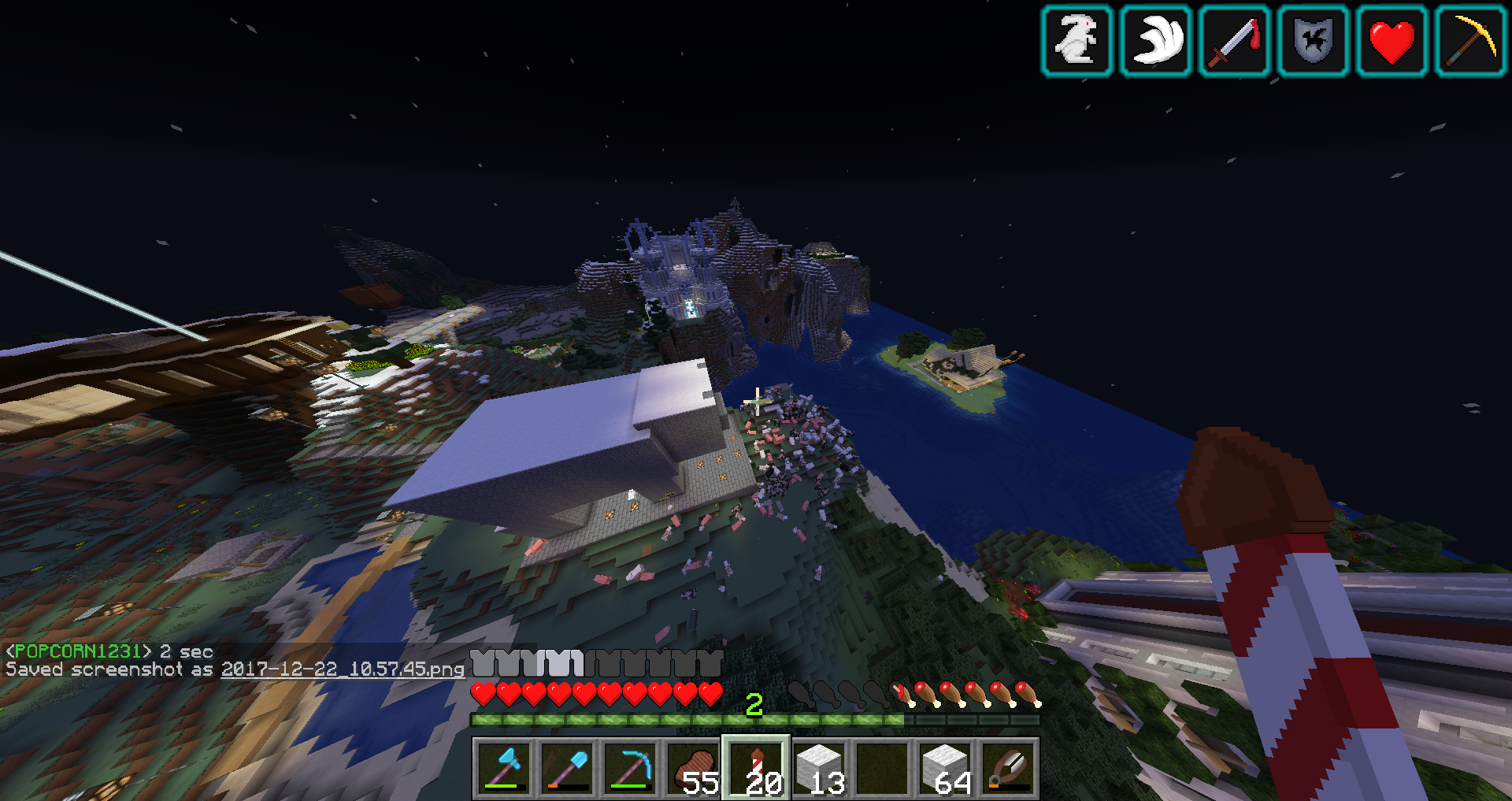
Task: Choose the white block stack of 64
Action: pyautogui.click(x=945, y=769)
